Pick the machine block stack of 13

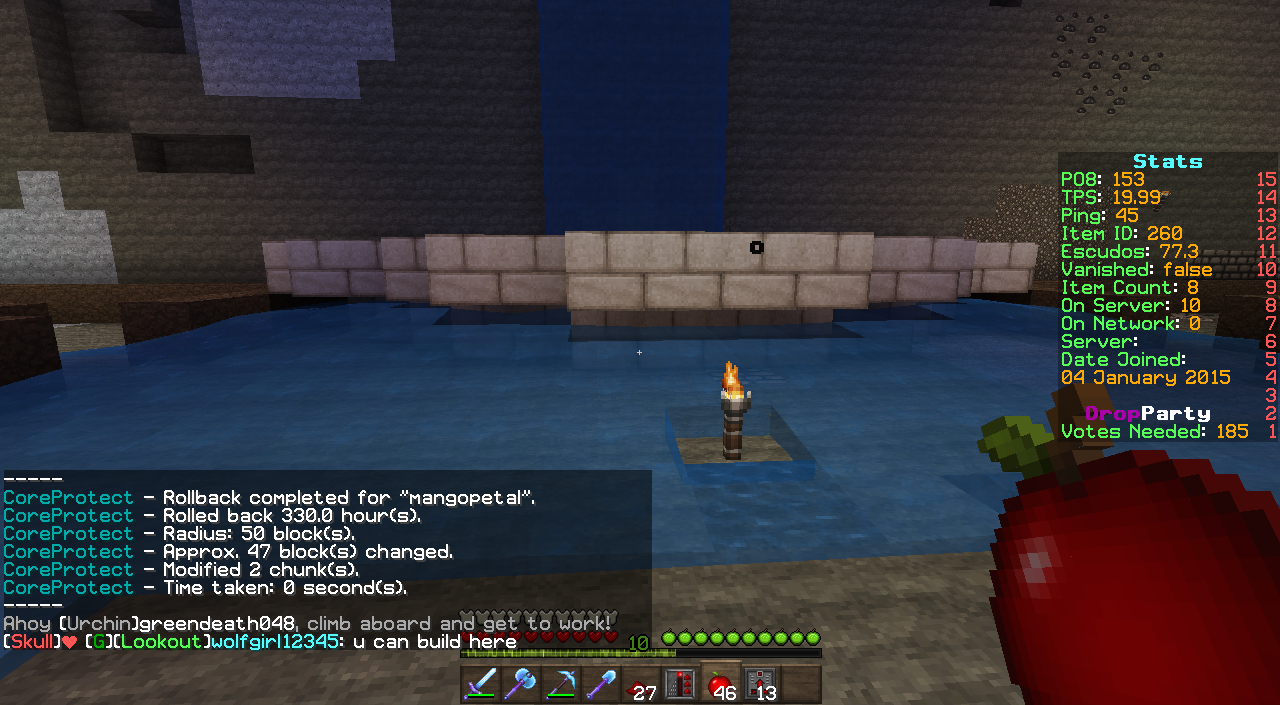(761, 684)
